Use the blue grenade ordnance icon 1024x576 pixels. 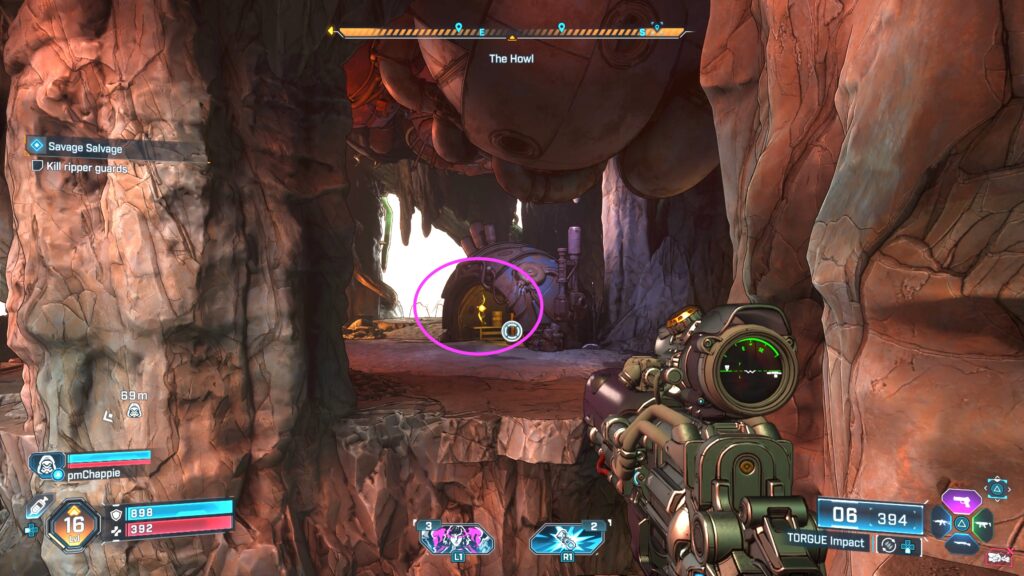[565, 539]
